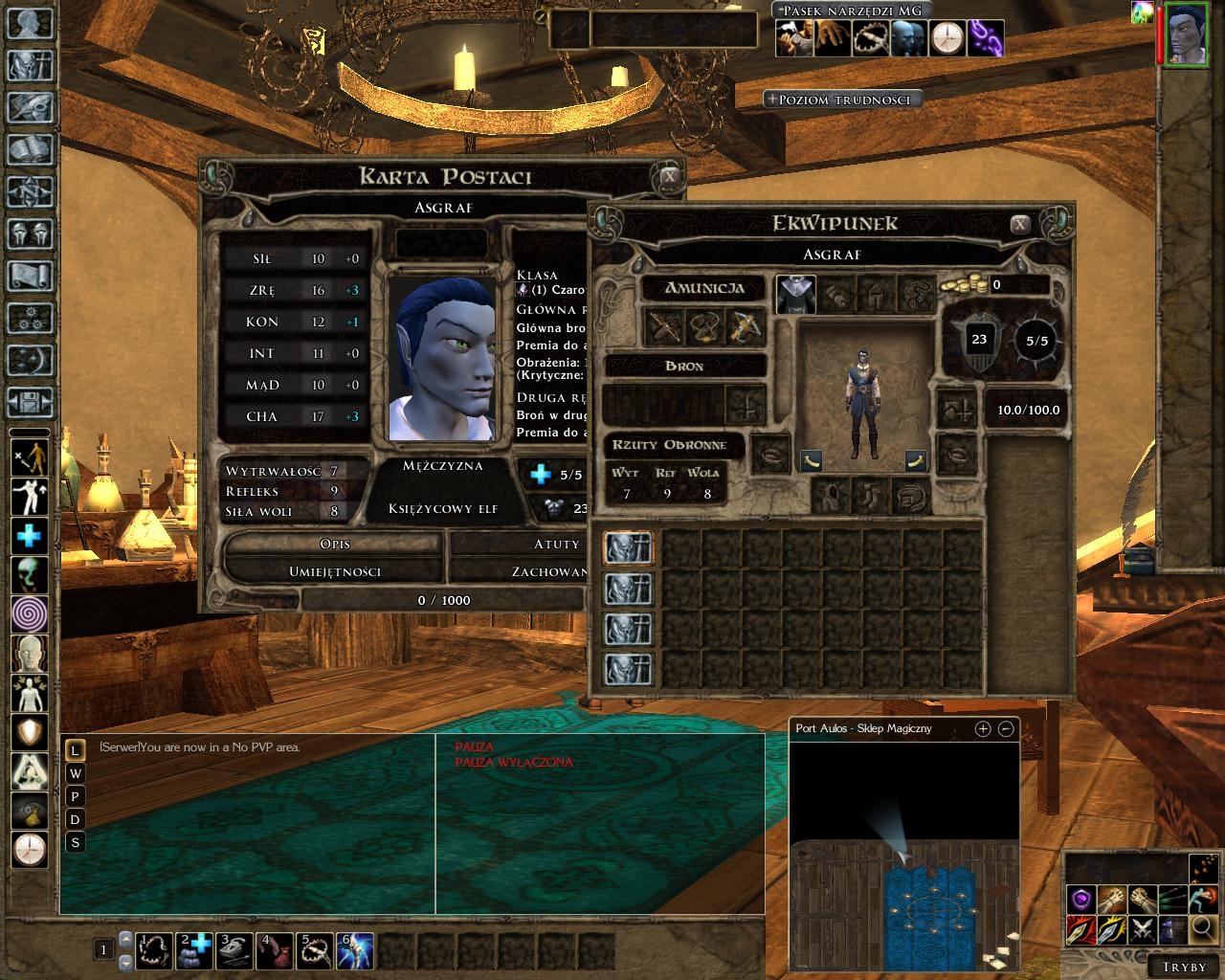Image resolution: width=1225 pixels, height=980 pixels.
Task: Switch to chat channel P
Action: (x=76, y=796)
